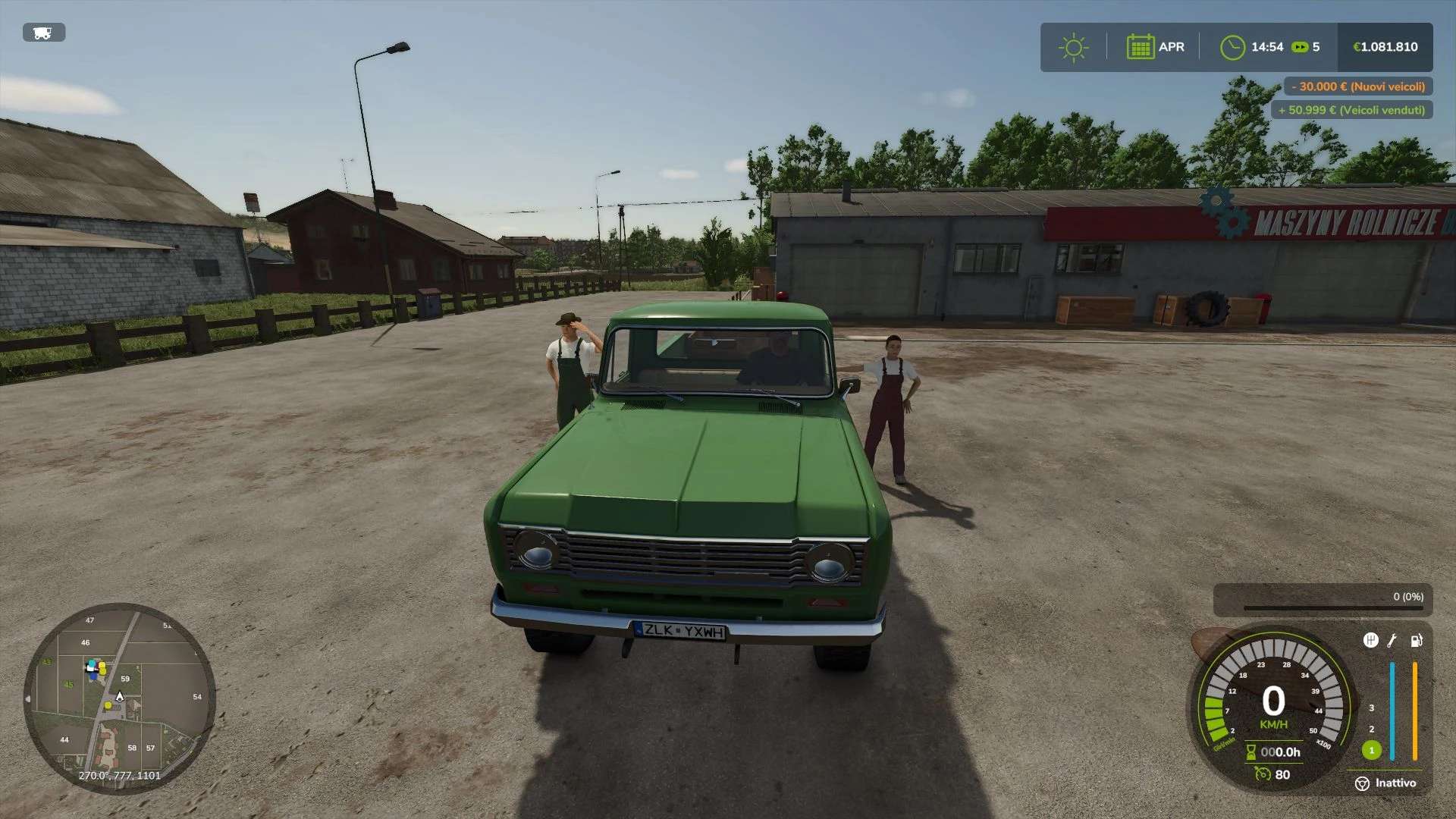1456x819 pixels.
Task: Click the weather sun icon
Action: pos(1072,47)
